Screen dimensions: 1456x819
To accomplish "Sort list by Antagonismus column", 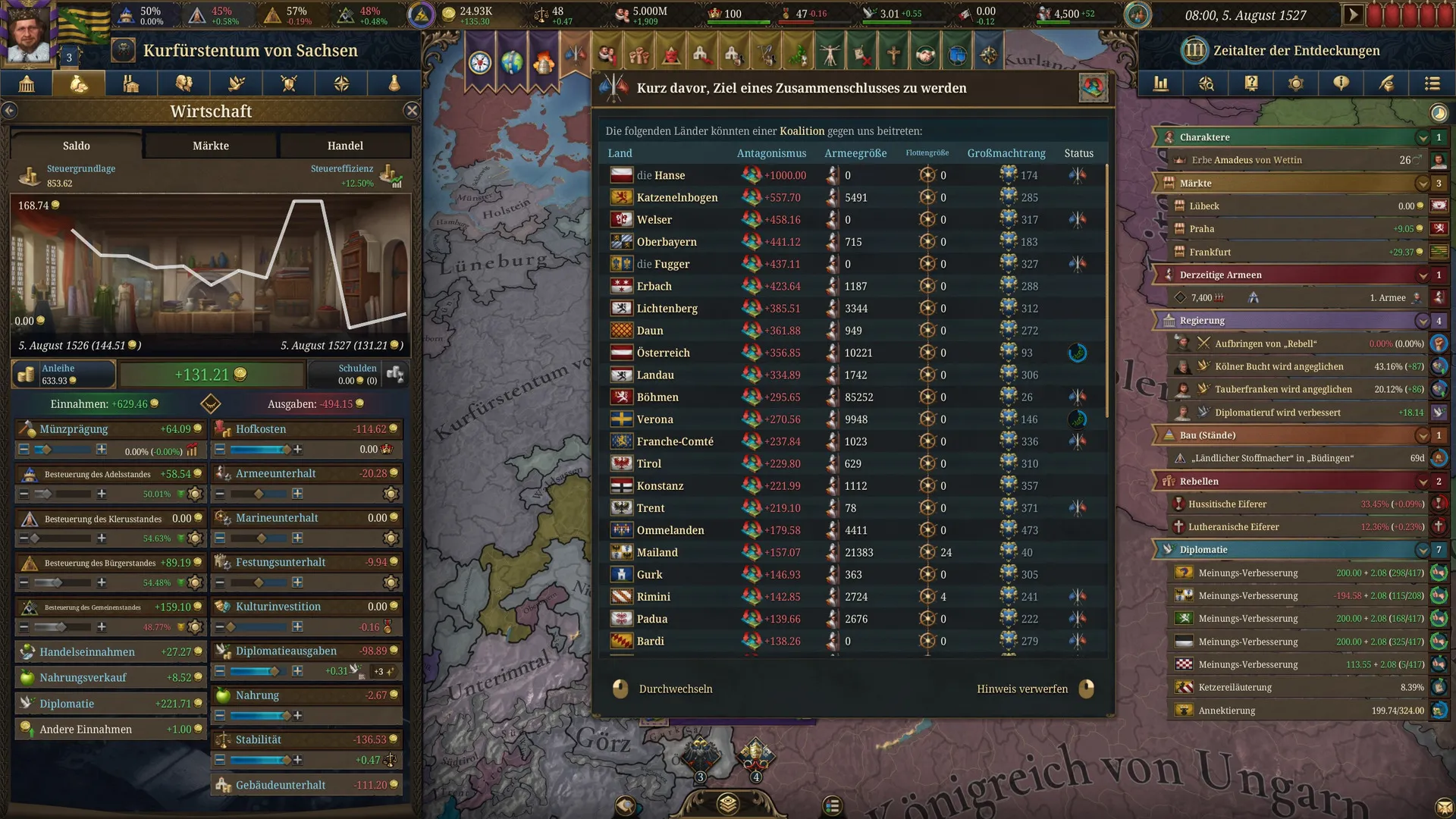I will [771, 153].
